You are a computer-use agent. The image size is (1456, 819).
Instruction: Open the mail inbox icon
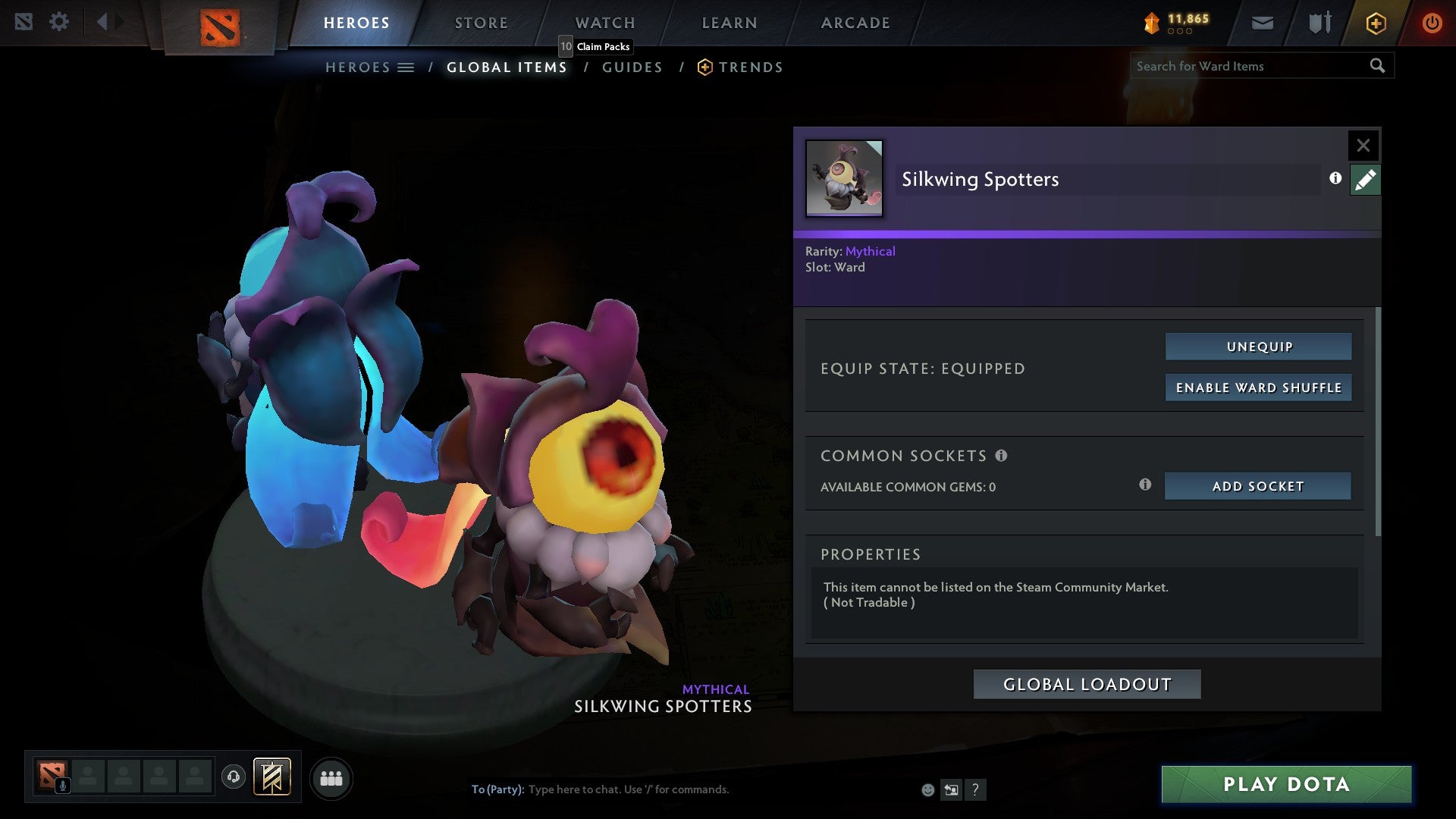click(1263, 23)
